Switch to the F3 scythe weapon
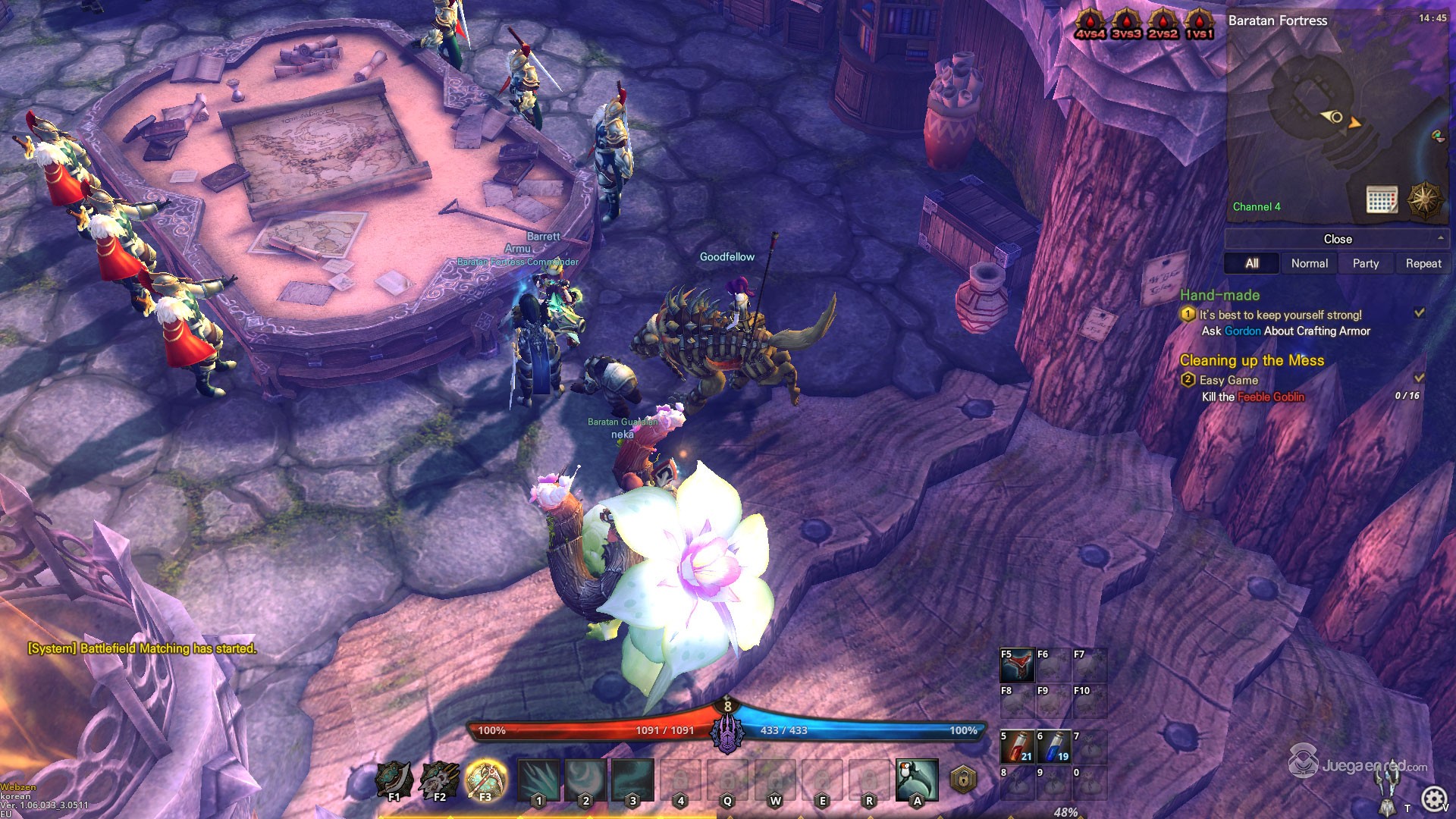This screenshot has width=1456, height=819. tap(485, 780)
